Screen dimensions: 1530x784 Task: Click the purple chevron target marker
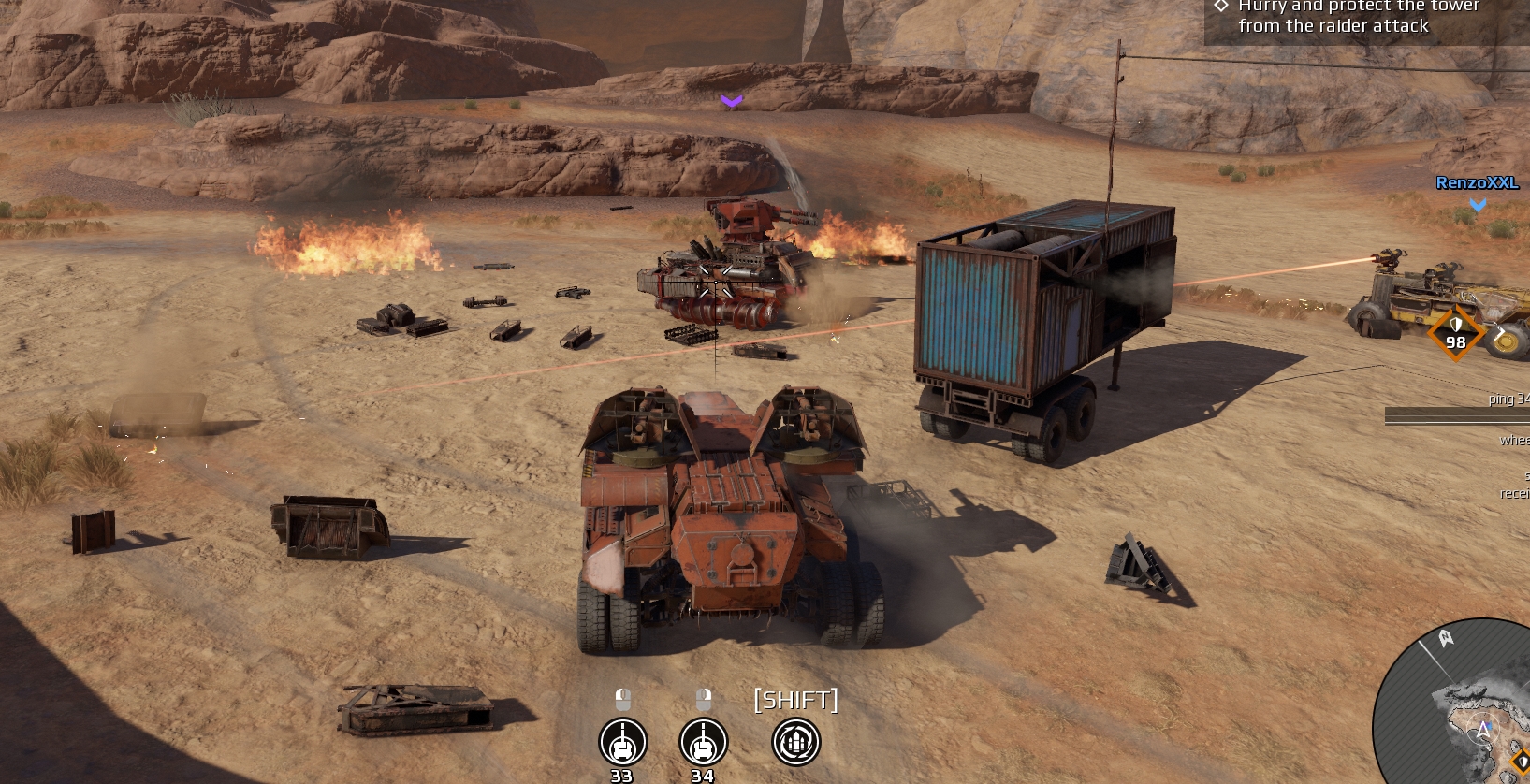click(732, 101)
